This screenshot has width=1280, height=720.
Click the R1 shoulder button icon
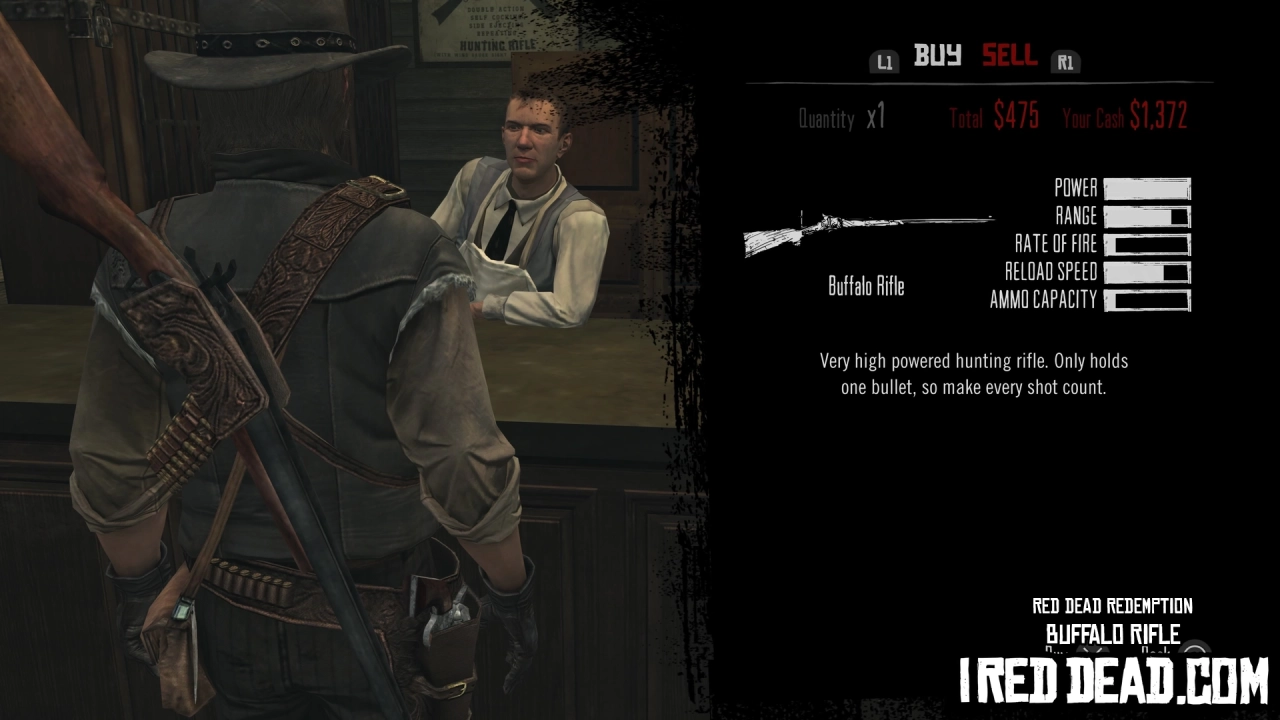(x=1065, y=61)
